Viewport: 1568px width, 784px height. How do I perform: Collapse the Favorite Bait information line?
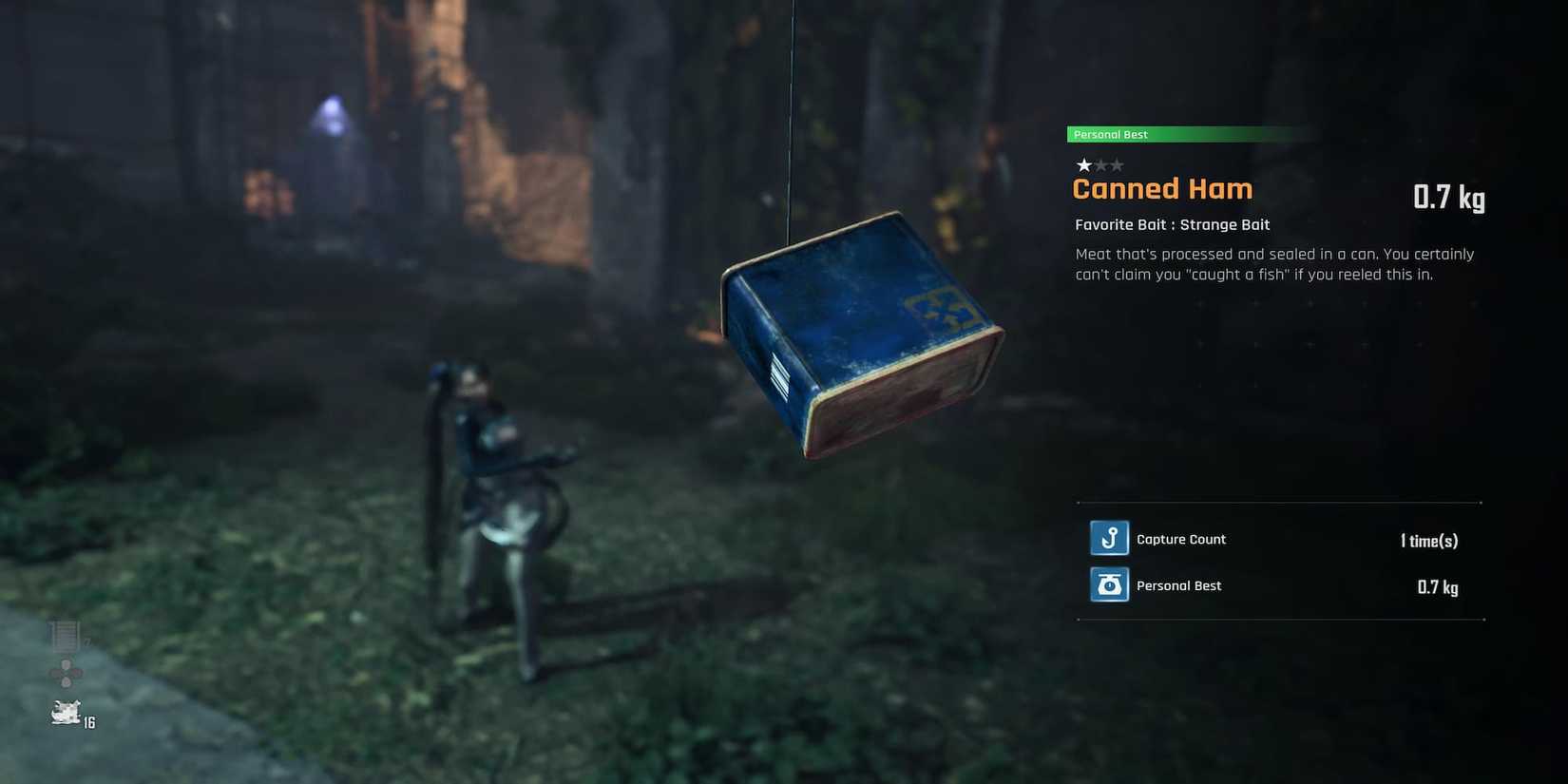1172,224
